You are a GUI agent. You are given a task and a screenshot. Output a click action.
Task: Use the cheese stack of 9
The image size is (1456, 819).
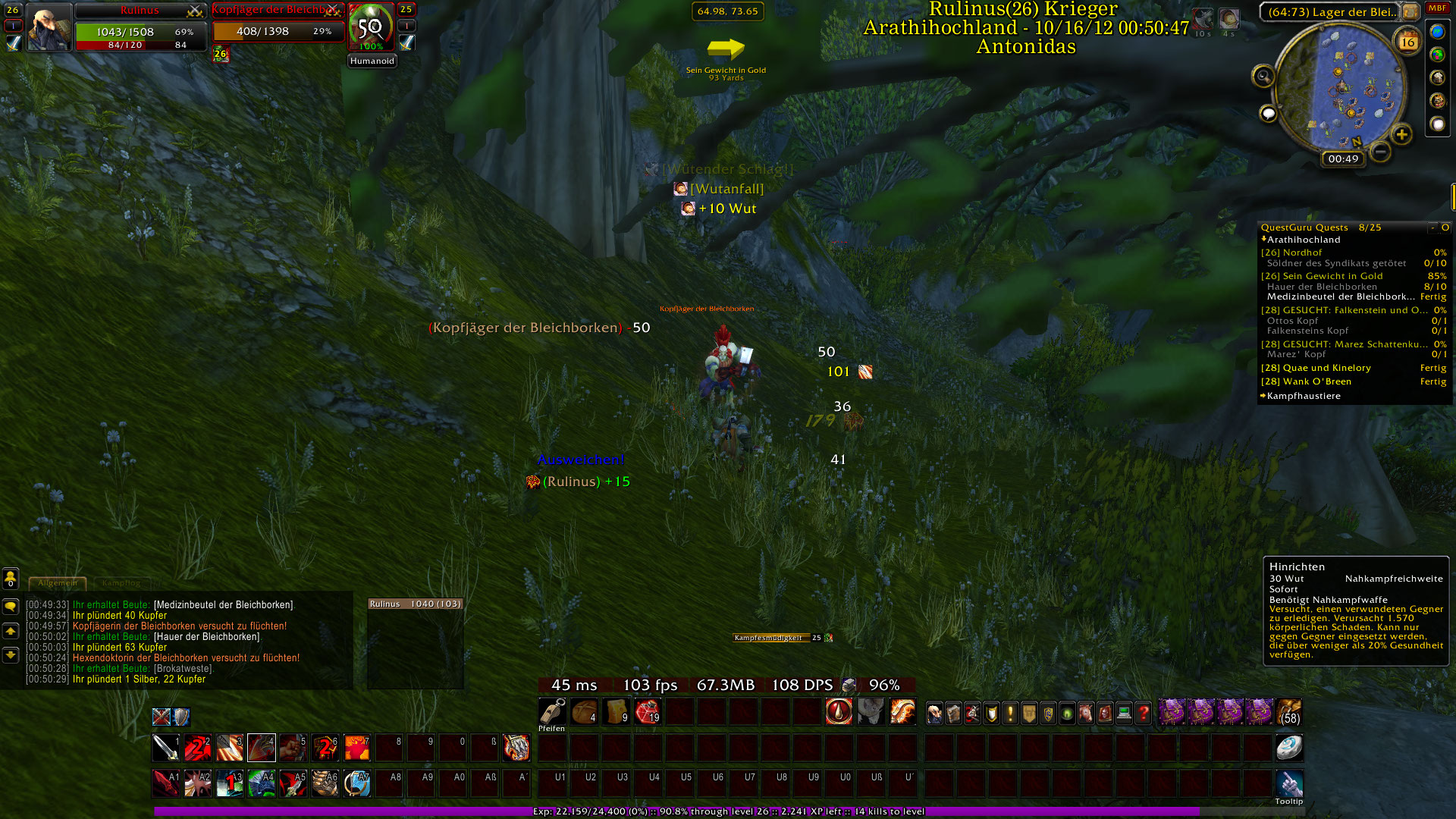(x=616, y=712)
